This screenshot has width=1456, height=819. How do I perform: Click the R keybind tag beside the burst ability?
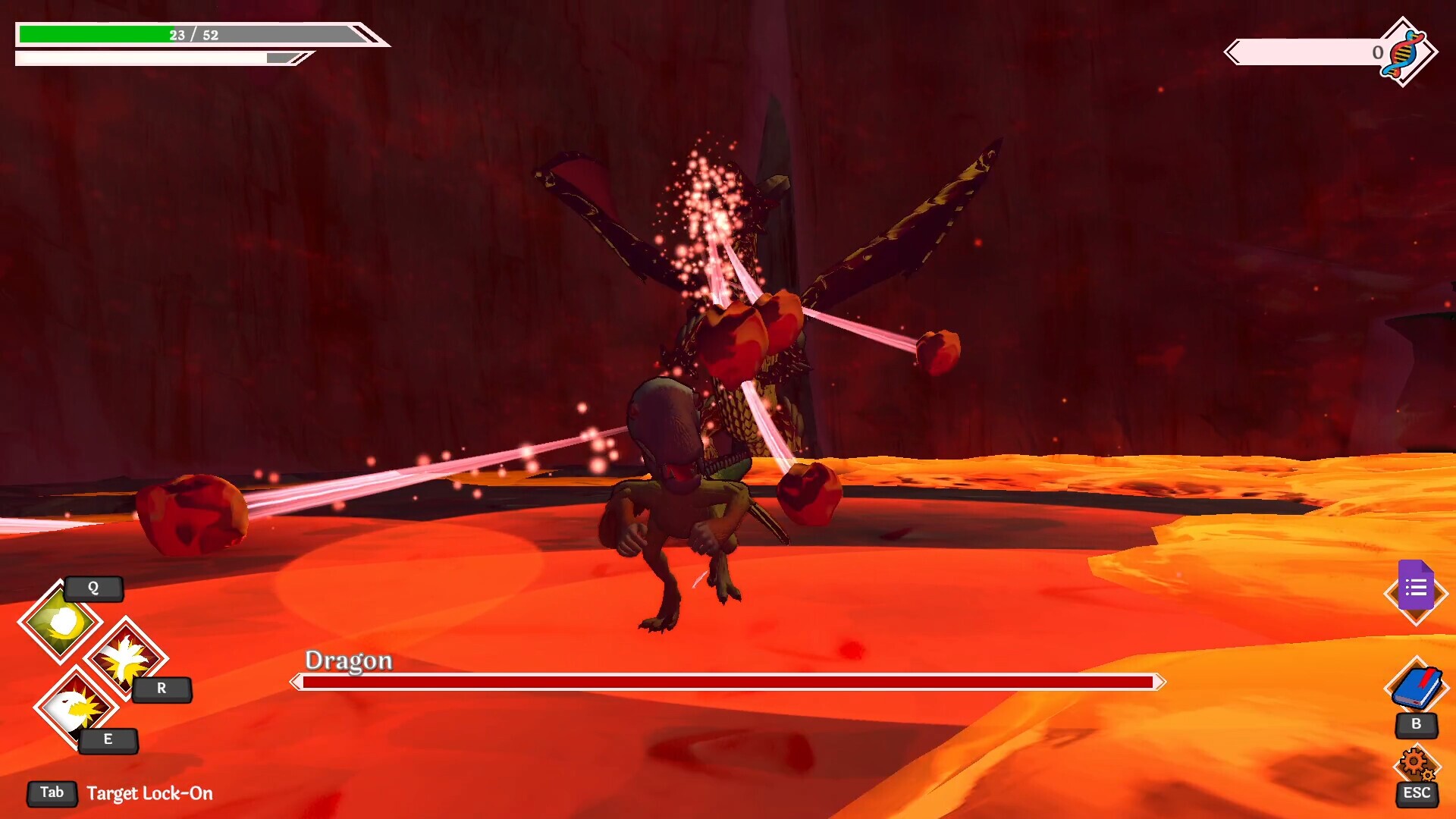pos(161,689)
